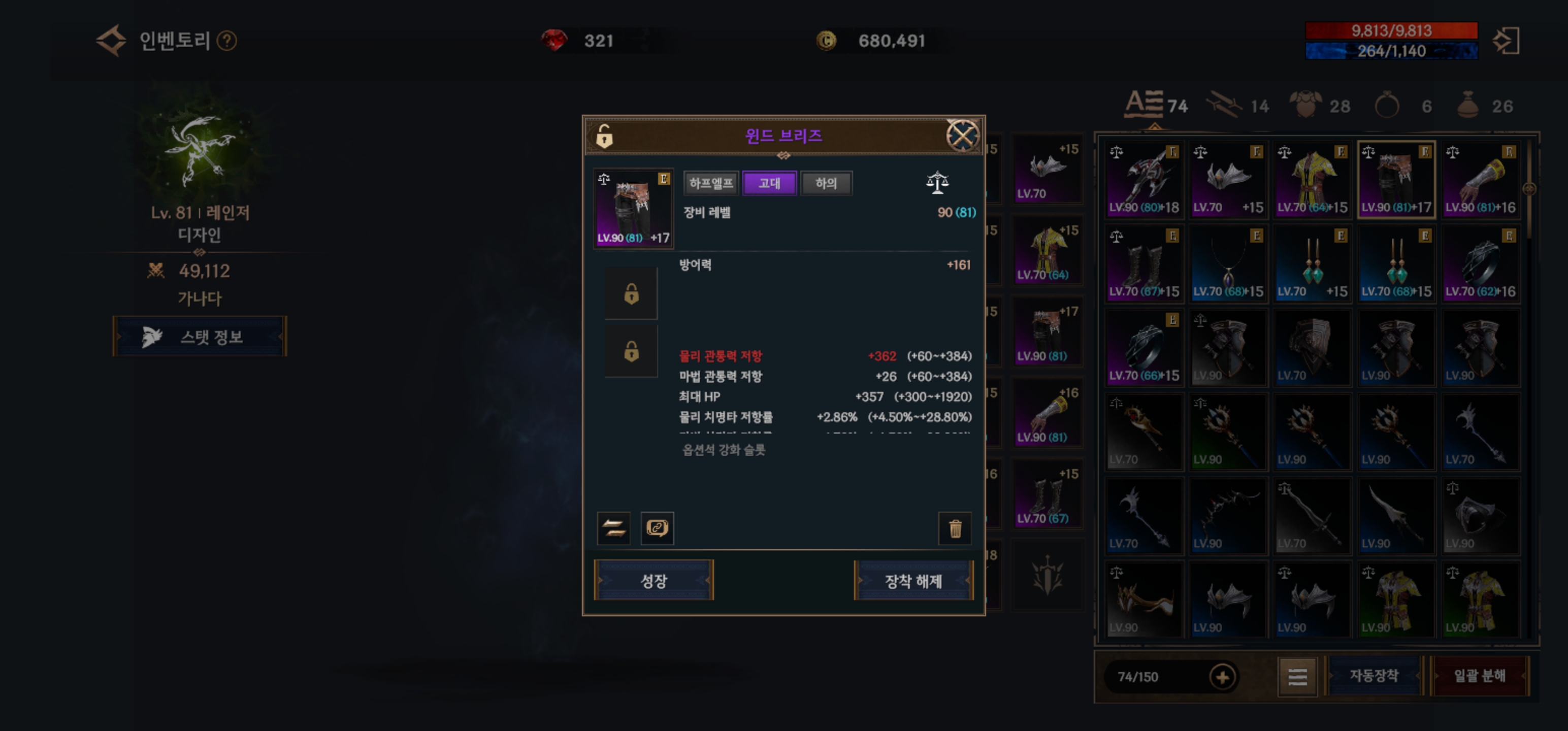The height and width of the screenshot is (731, 1568).
Task: Open the inventory sort list button
Action: [1297, 676]
